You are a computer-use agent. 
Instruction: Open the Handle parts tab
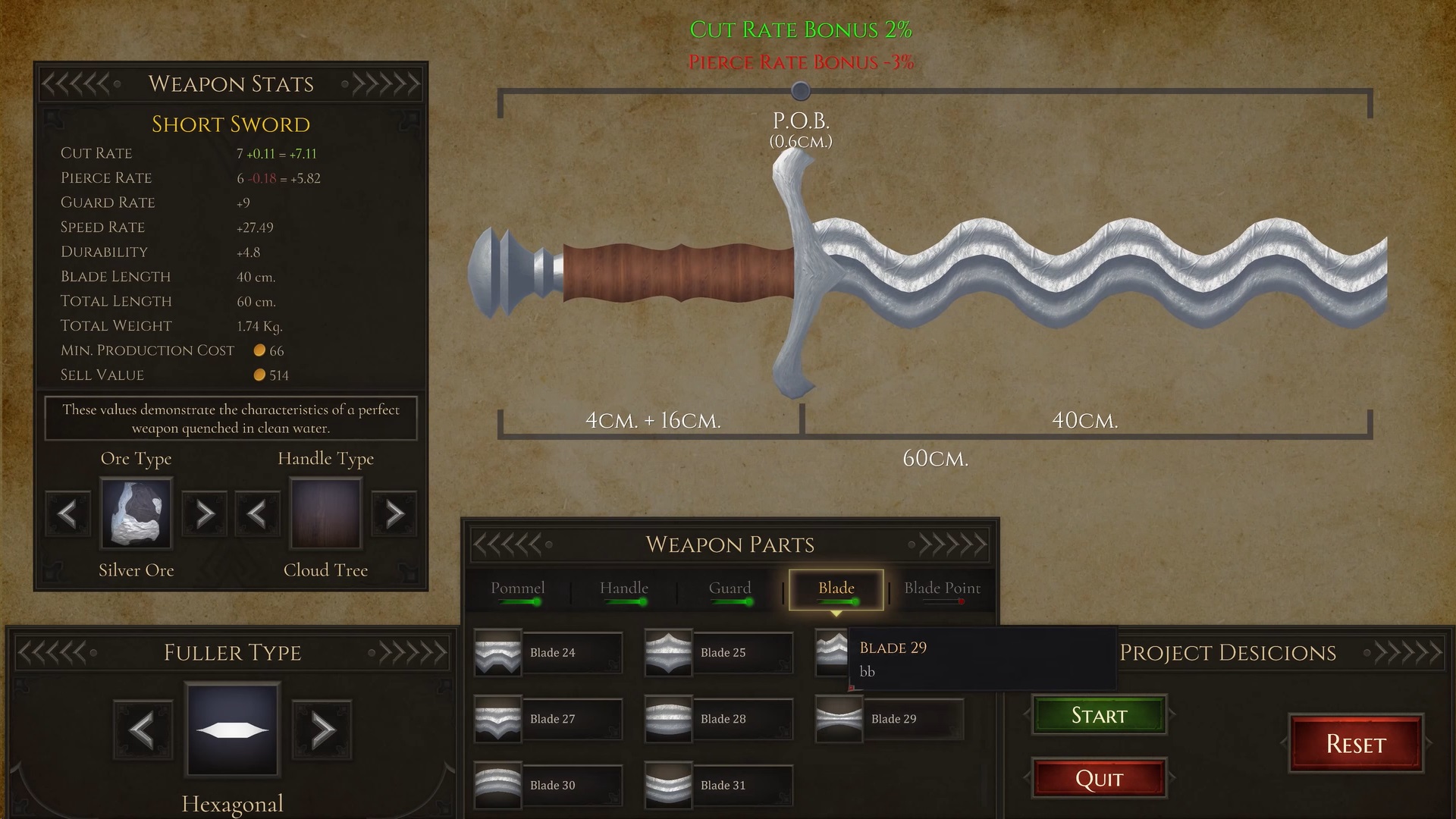[623, 589]
